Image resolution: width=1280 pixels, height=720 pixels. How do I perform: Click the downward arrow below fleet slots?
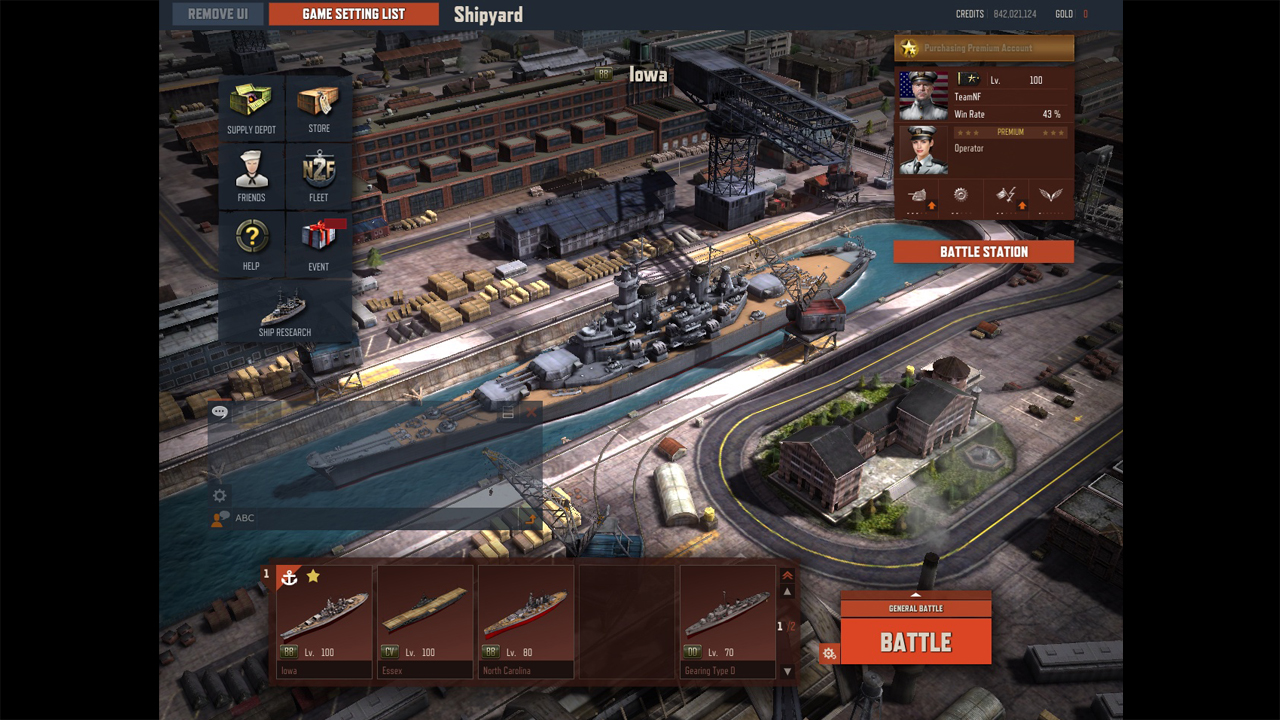(789, 672)
